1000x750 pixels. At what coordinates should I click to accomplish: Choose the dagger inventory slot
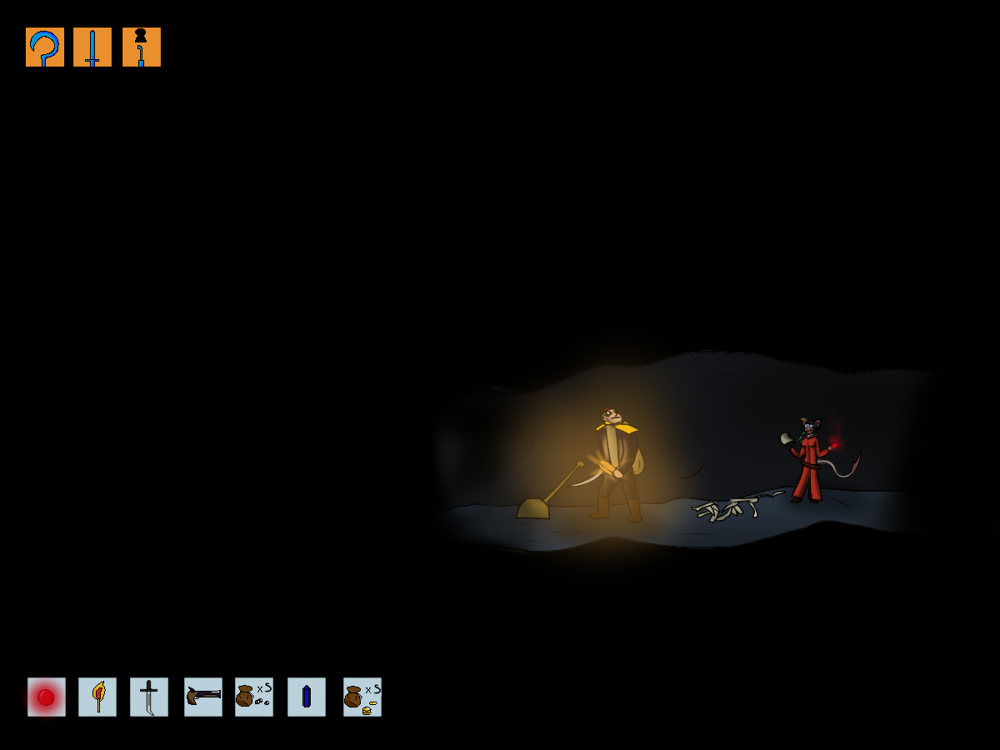[149, 697]
